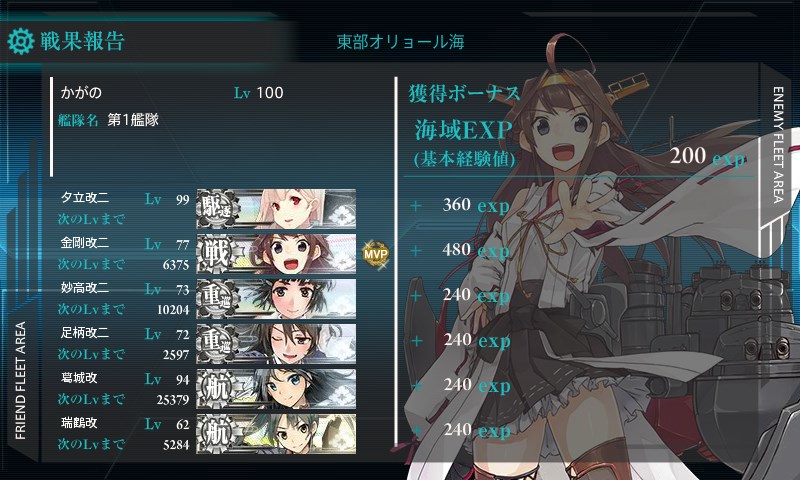The height and width of the screenshot is (480, 800).
Task: Click the winking 足柄改二 banner
Action: tap(276, 343)
